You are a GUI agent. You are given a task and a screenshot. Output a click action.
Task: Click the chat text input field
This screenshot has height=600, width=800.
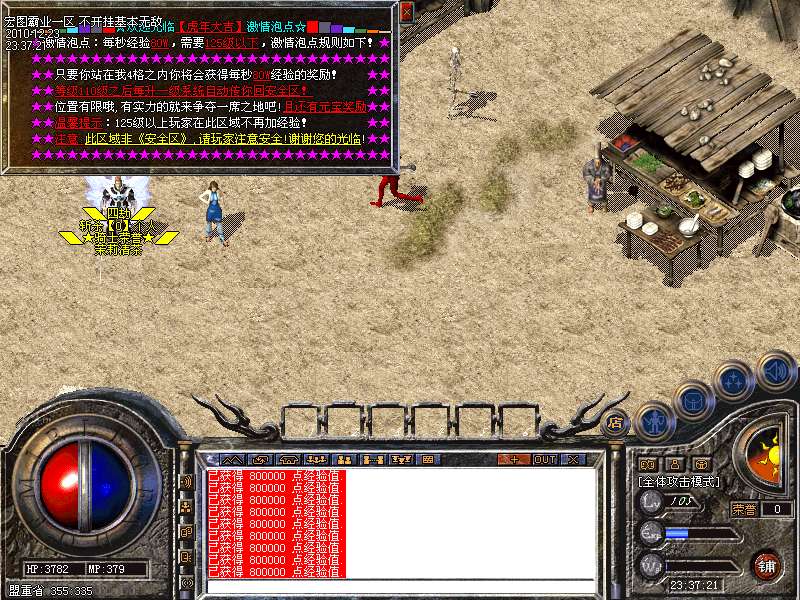tap(400, 586)
